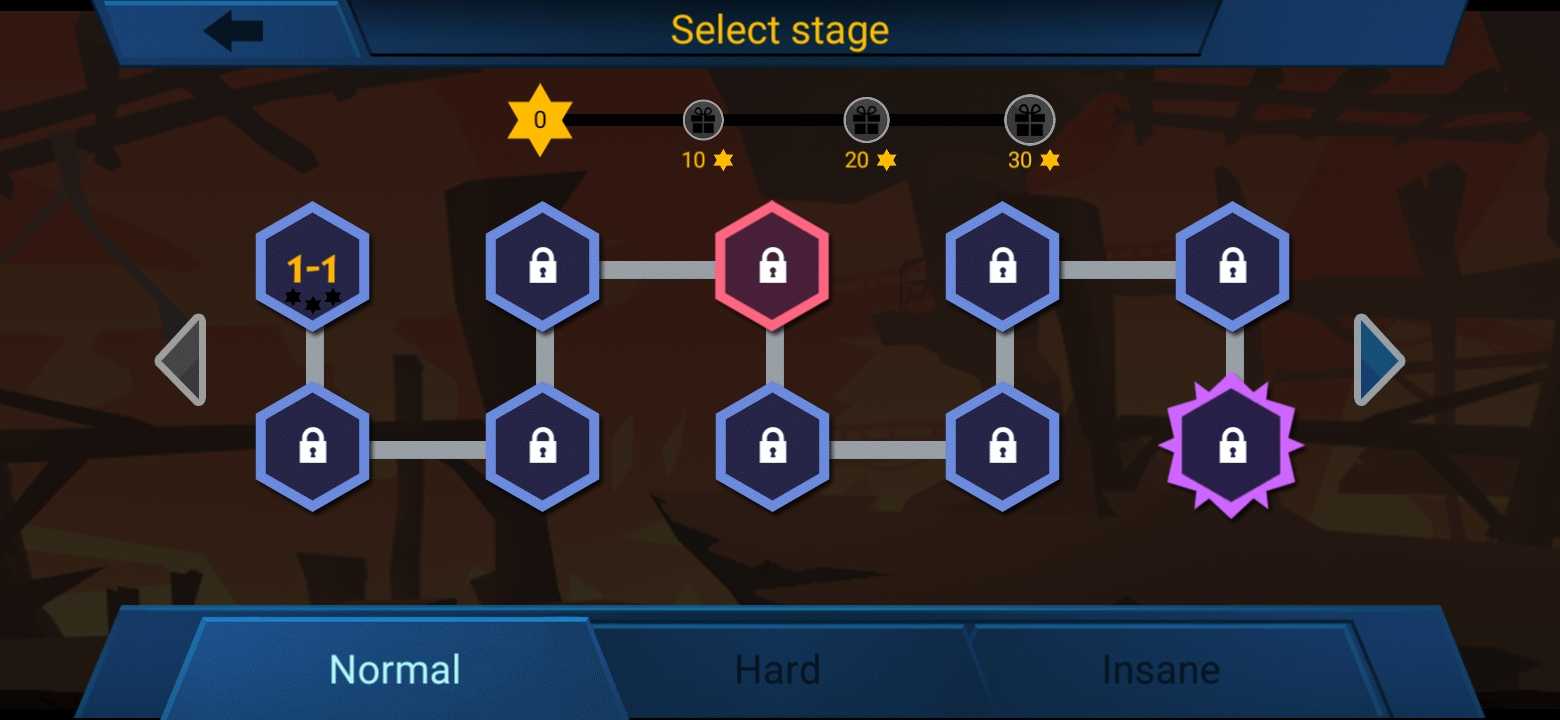Select the purple spiked boss stage

pyautogui.click(x=1231, y=446)
